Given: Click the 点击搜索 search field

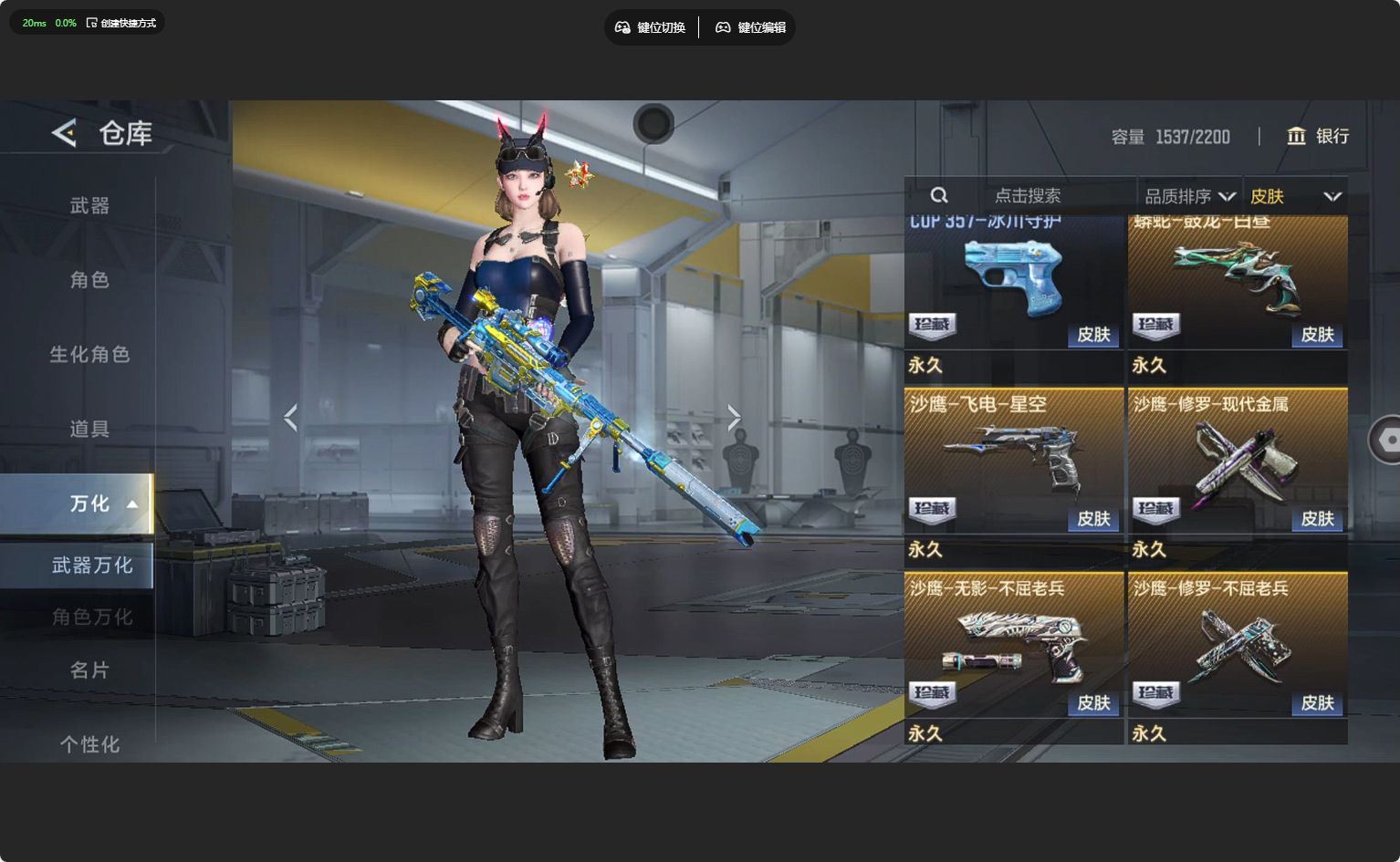Looking at the screenshot, I should (x=1027, y=195).
